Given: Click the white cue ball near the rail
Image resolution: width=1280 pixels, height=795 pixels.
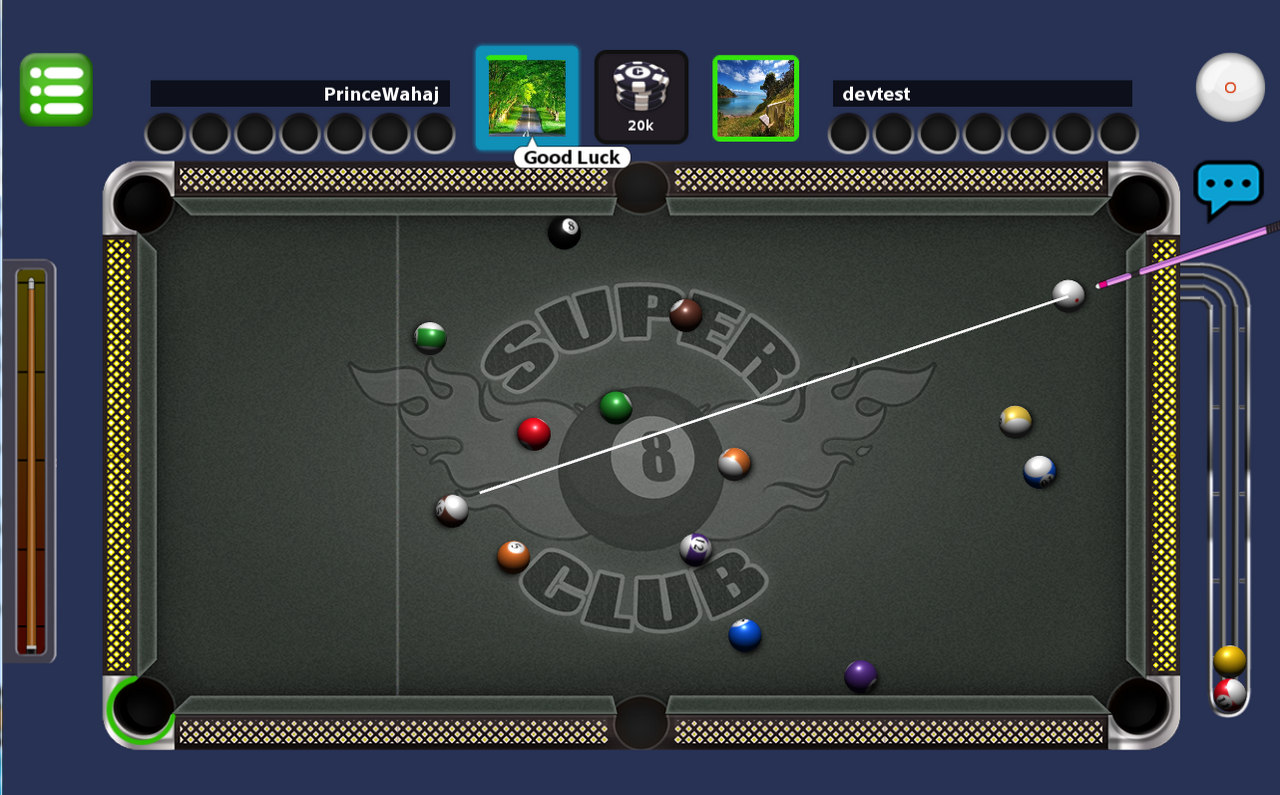Looking at the screenshot, I should click(x=1069, y=296).
